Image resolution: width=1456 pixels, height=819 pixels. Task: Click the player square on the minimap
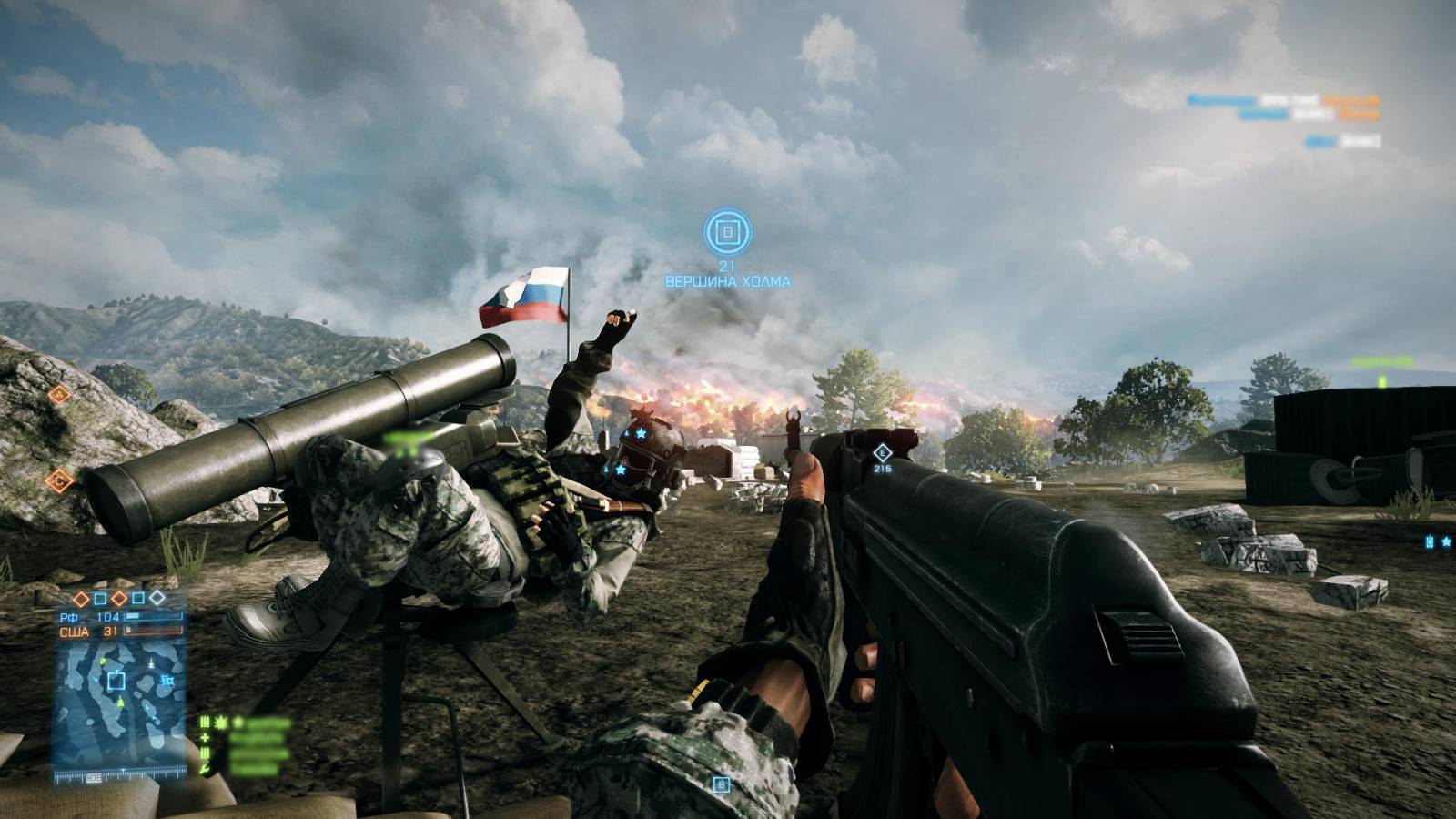(x=116, y=680)
